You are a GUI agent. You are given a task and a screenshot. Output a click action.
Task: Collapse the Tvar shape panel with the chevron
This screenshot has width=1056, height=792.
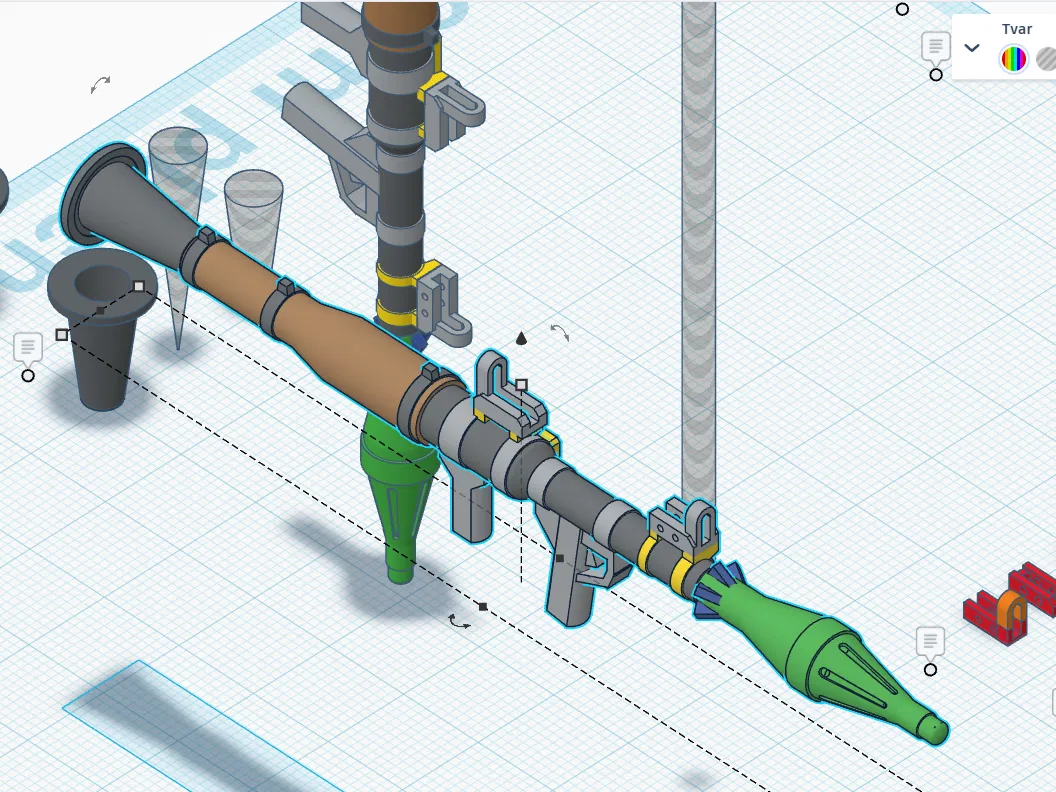click(x=971, y=47)
